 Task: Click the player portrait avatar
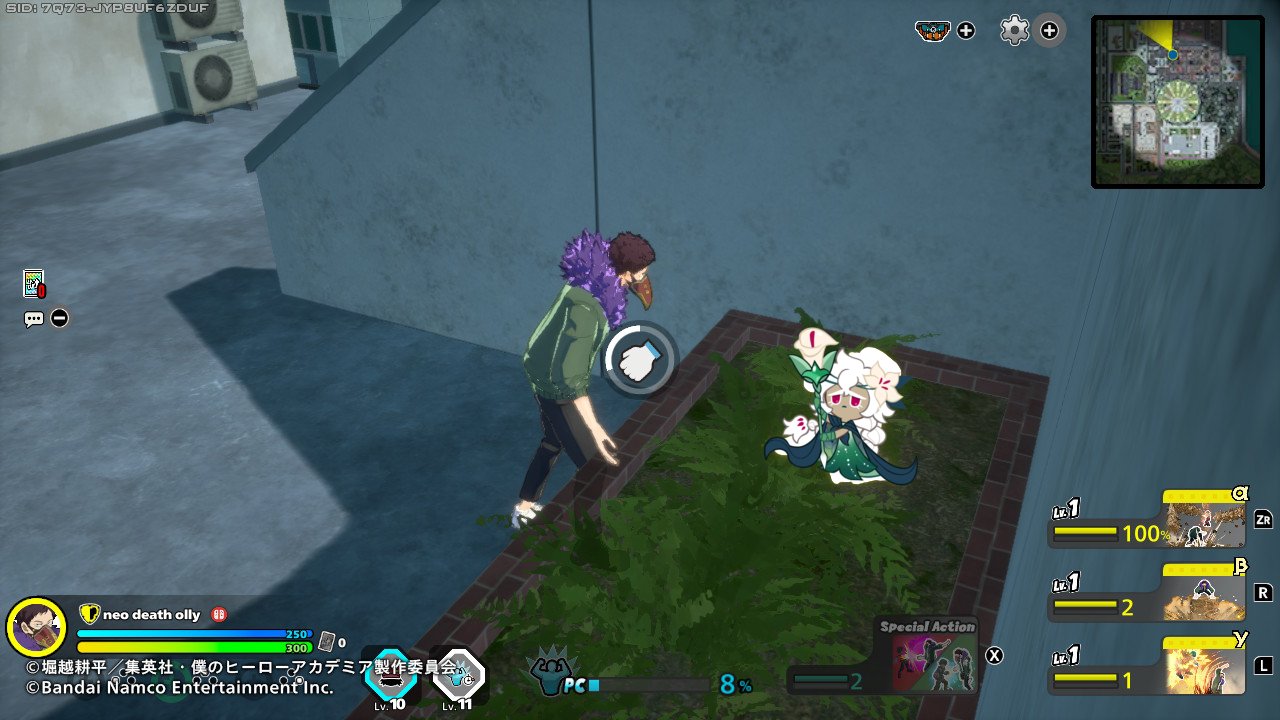point(36,627)
